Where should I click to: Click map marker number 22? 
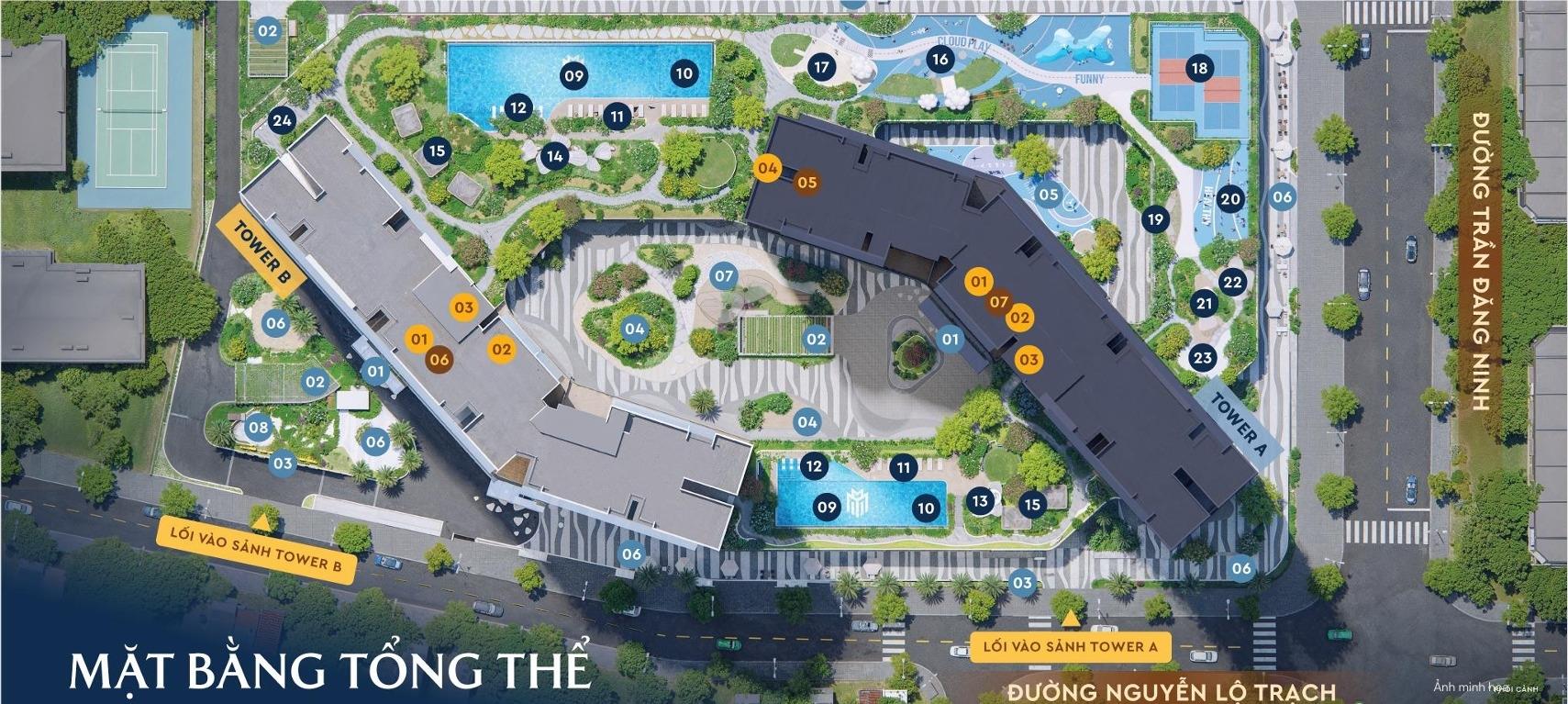(x=1232, y=282)
